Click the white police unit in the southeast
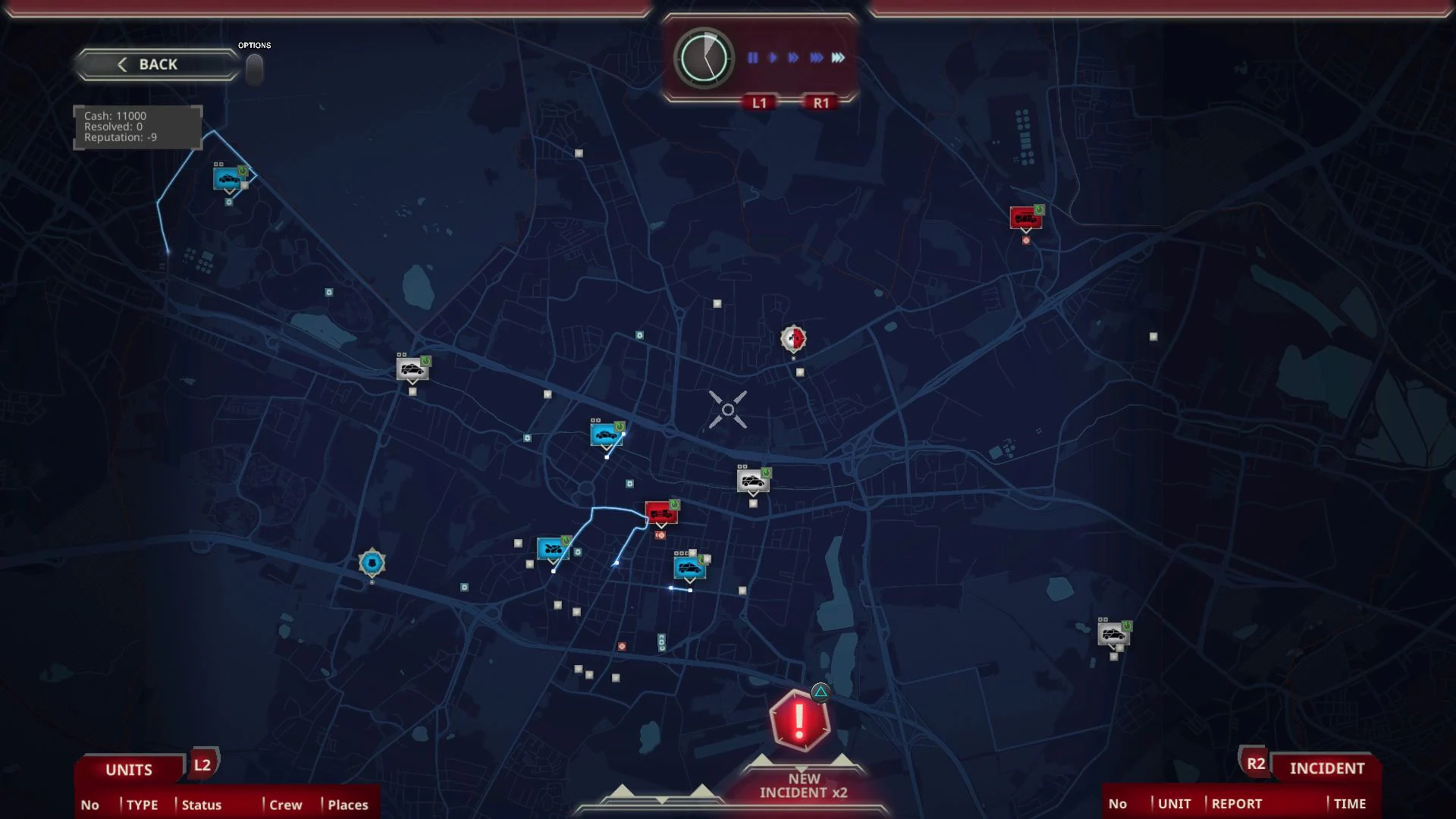 (1113, 635)
